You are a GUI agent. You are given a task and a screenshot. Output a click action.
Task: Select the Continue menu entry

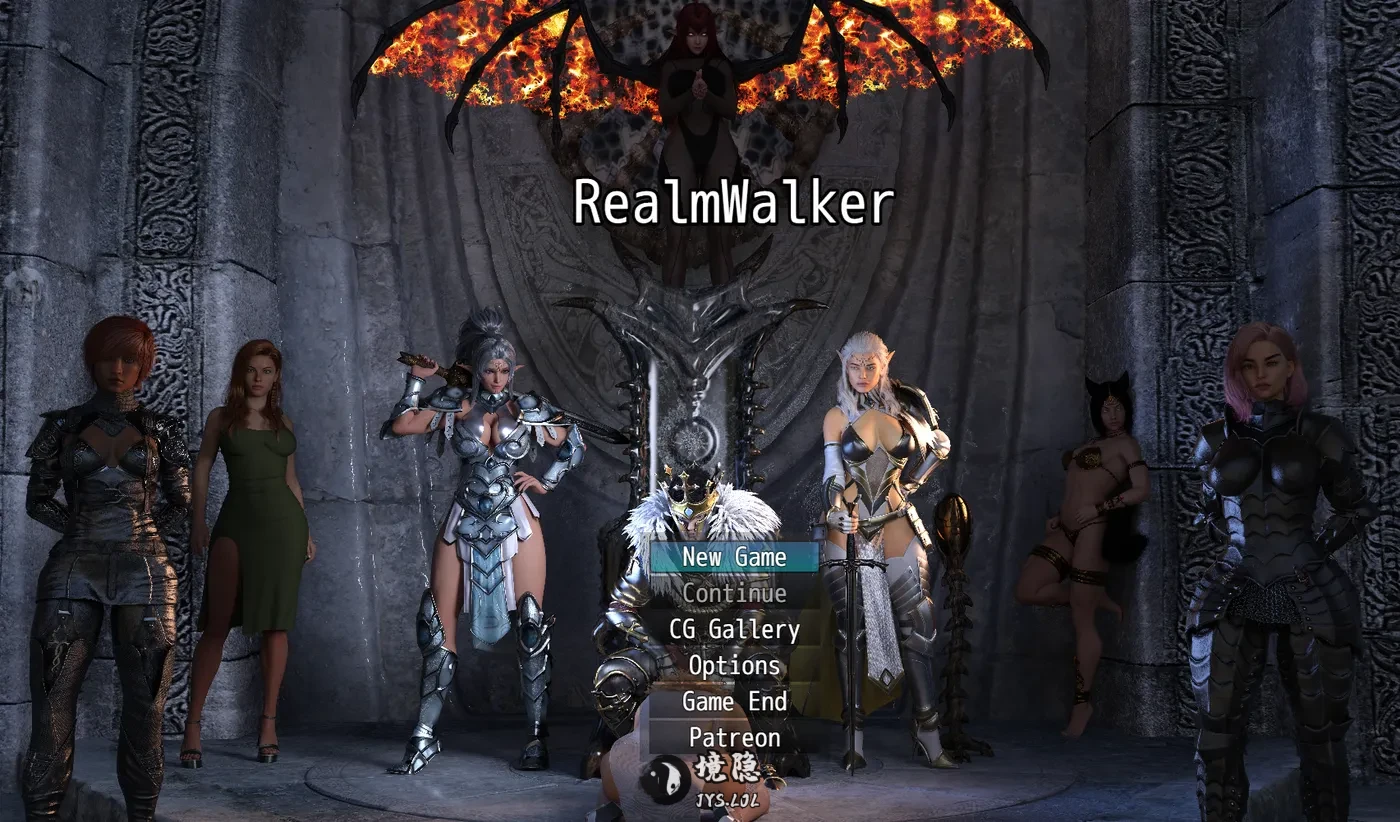pyautogui.click(x=734, y=593)
